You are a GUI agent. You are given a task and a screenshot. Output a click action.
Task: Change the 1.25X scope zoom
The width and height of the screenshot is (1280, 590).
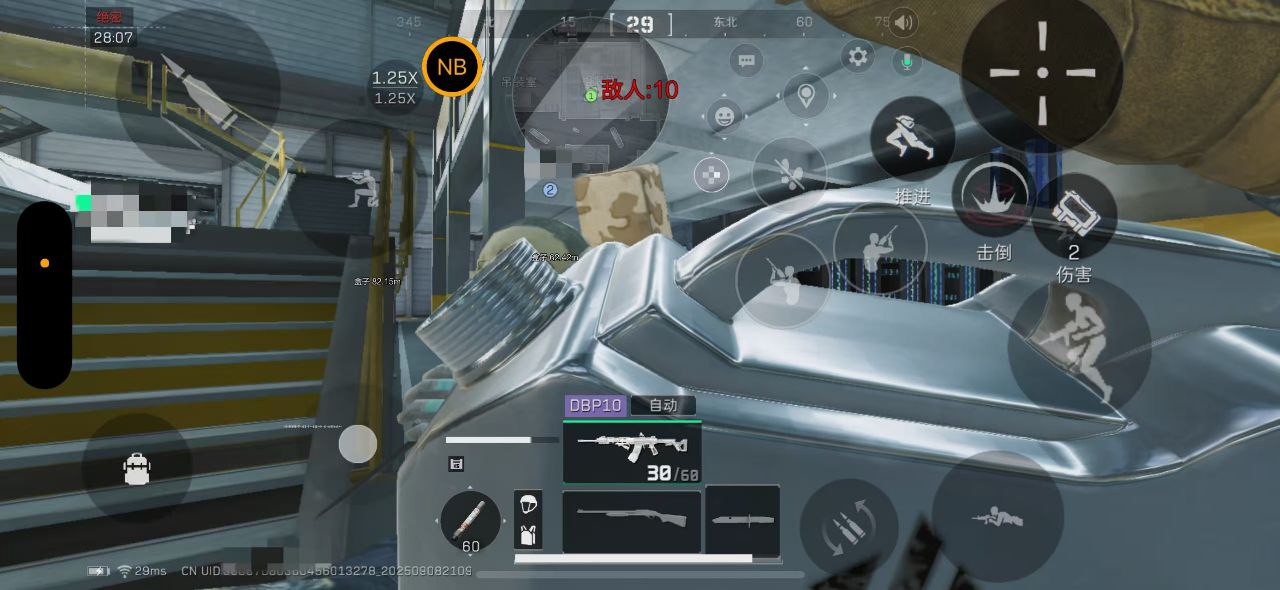coord(395,87)
